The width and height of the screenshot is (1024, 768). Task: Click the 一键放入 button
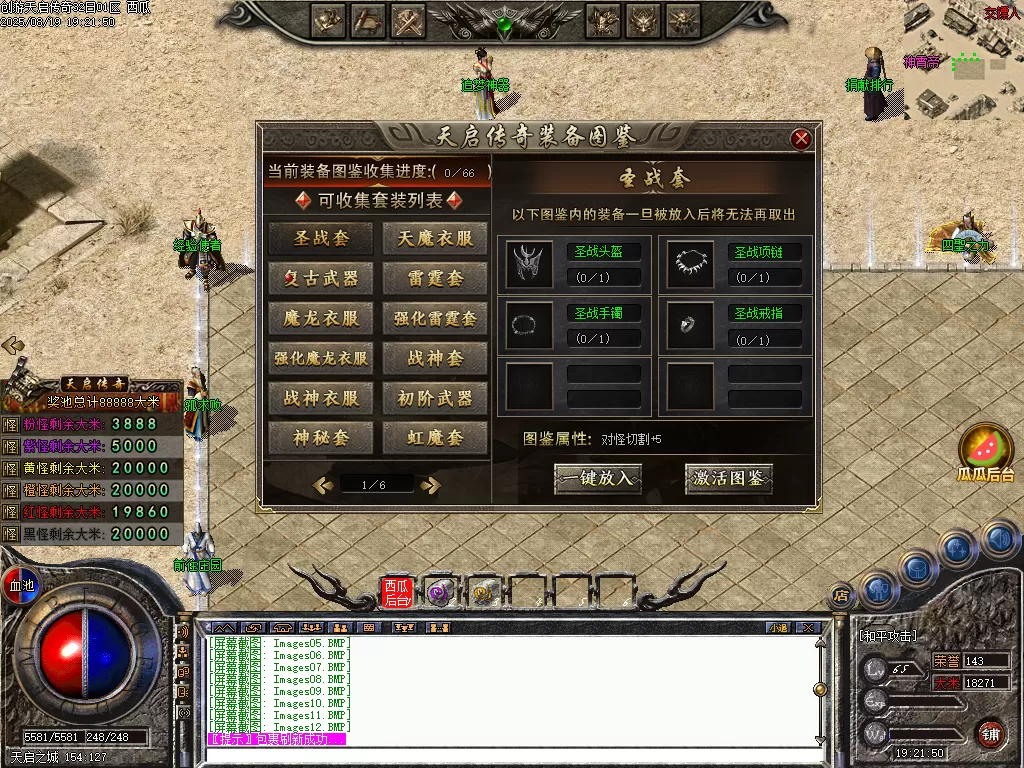598,478
